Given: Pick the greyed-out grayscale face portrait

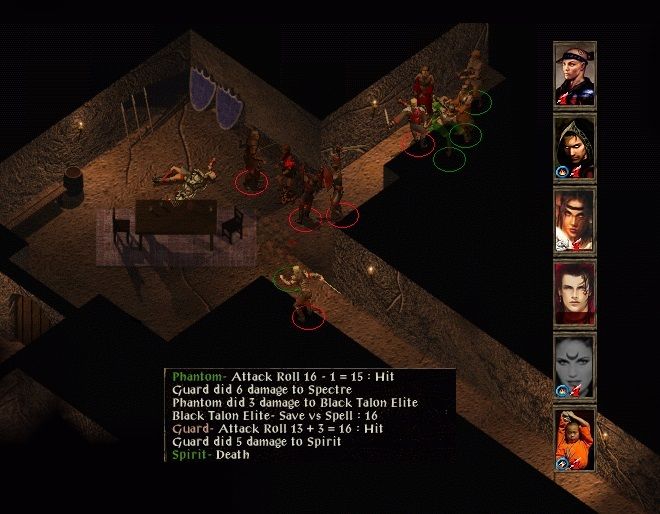Looking at the screenshot, I should [575, 366].
